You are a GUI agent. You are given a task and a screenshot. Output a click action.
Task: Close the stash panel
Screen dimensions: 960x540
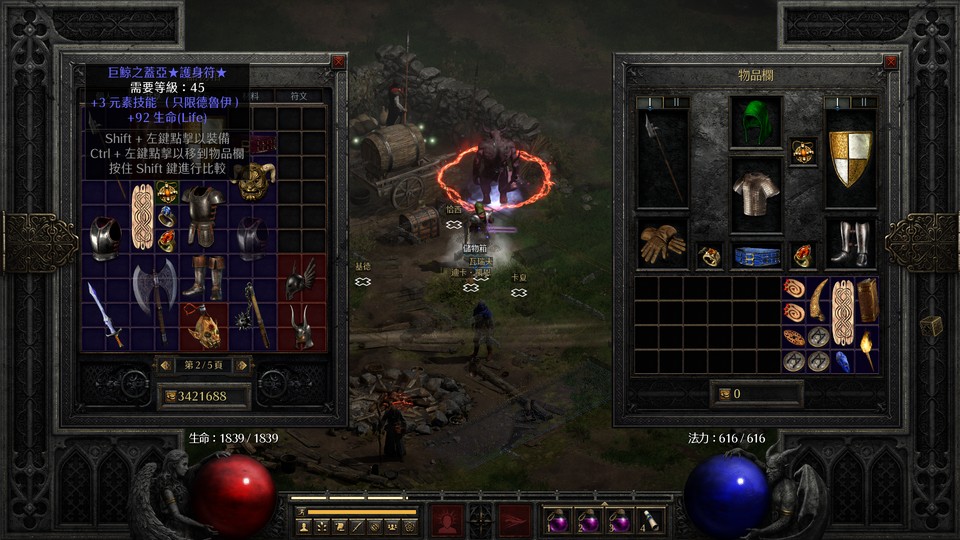tap(338, 61)
